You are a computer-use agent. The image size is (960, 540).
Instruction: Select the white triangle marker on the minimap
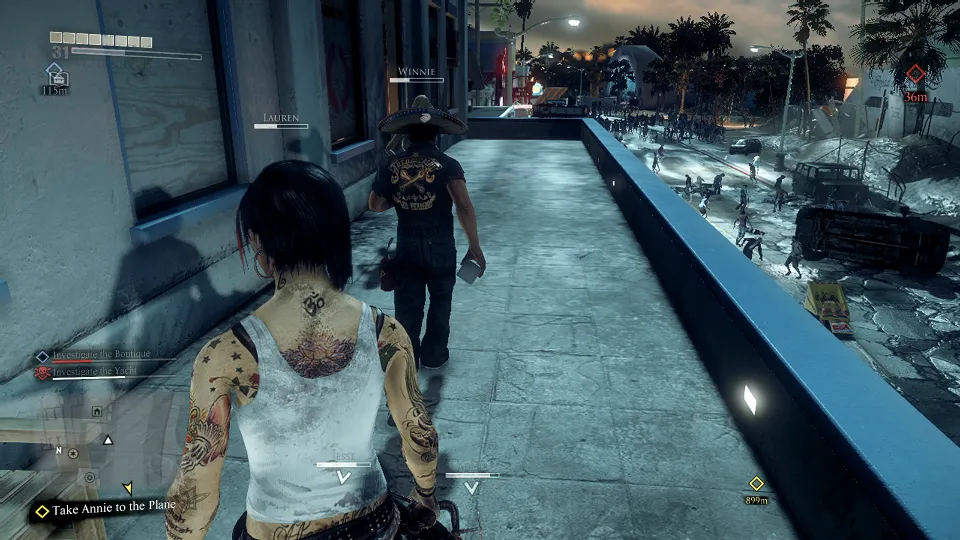click(108, 439)
